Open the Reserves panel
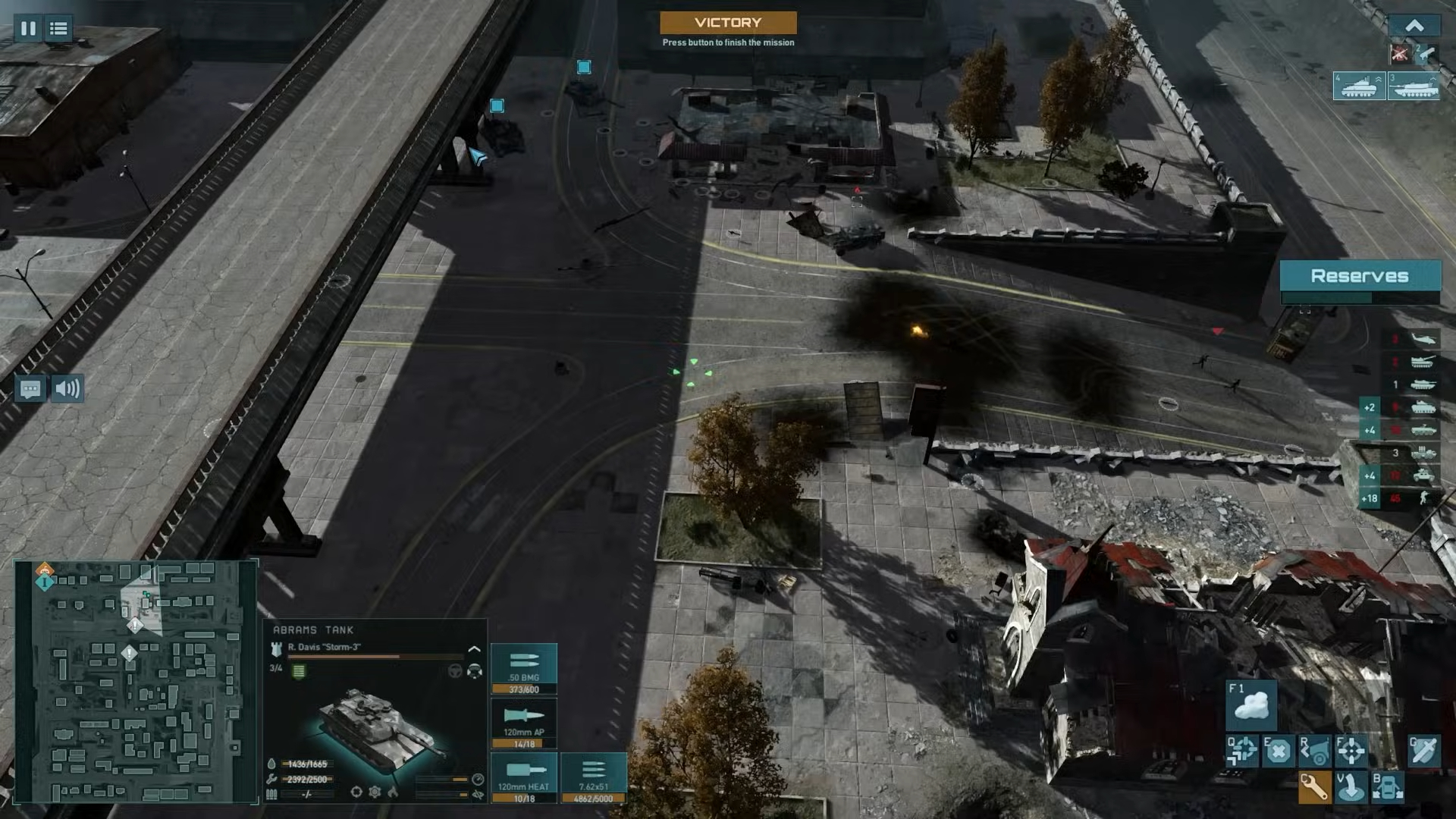1456x819 pixels. pos(1360,276)
